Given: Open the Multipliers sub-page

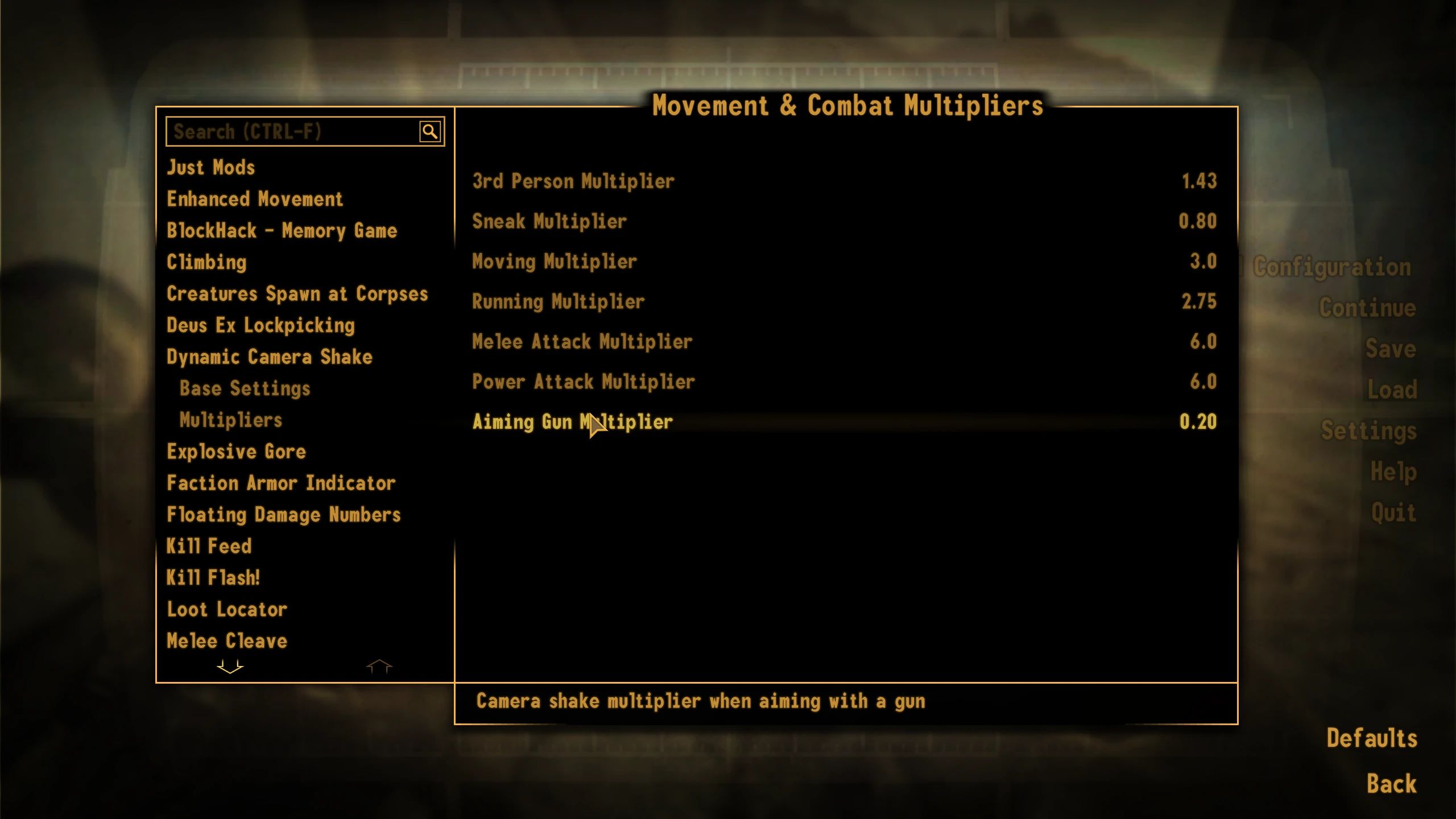Looking at the screenshot, I should tap(230, 420).
